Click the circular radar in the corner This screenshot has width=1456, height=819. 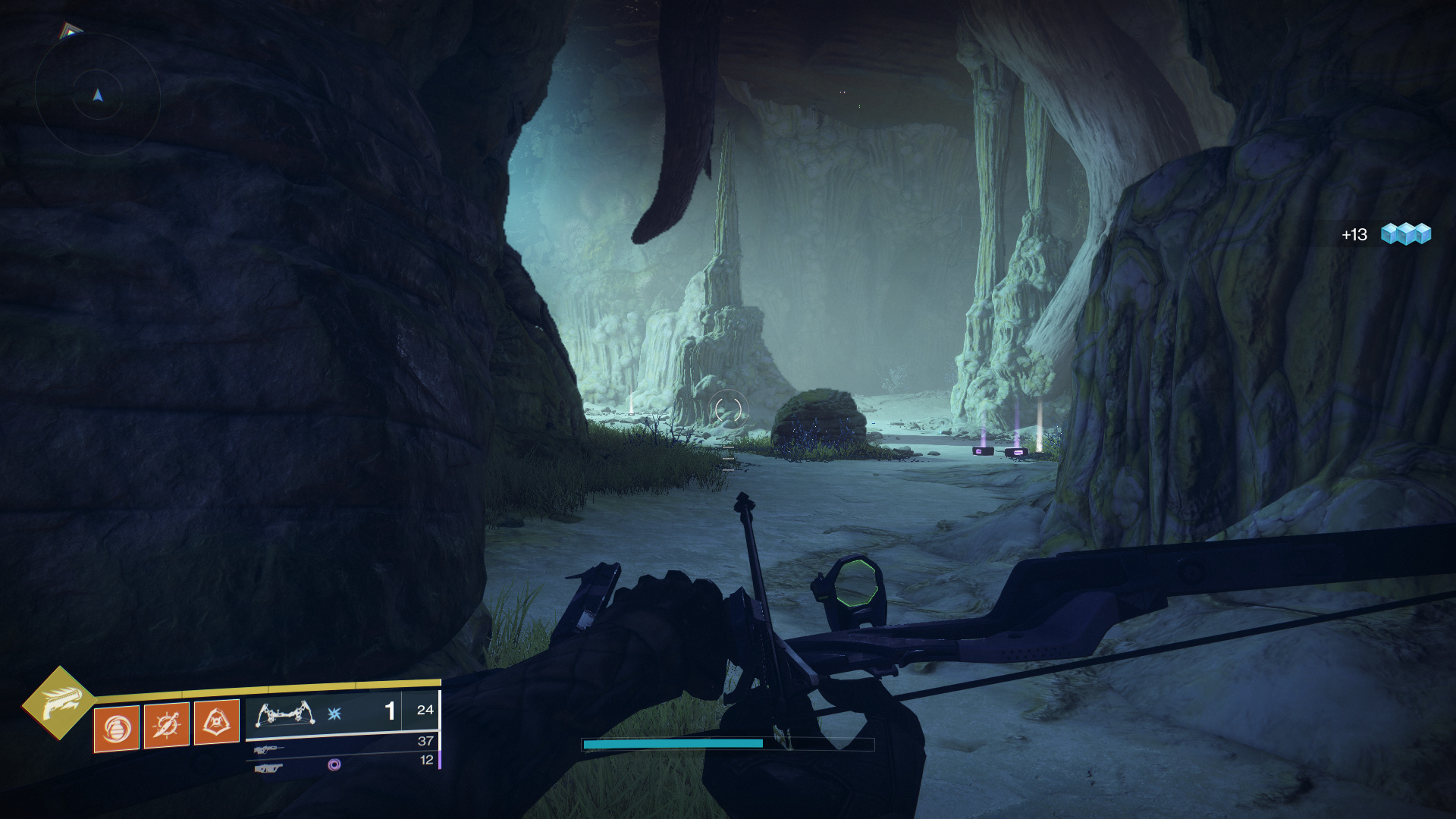coord(98,95)
